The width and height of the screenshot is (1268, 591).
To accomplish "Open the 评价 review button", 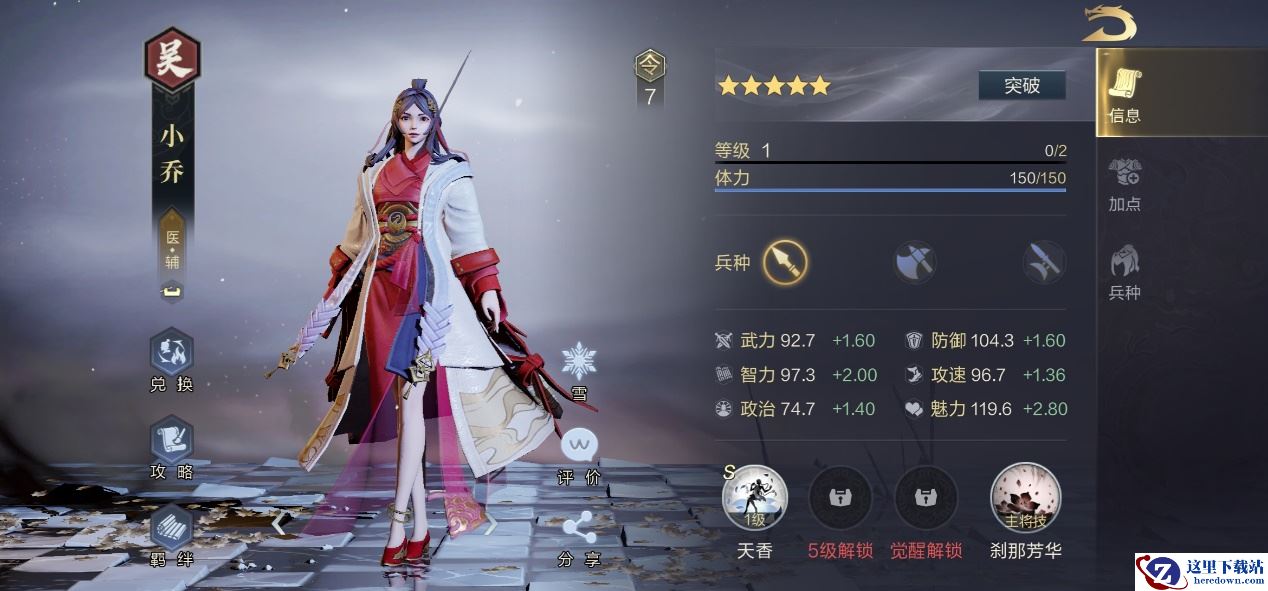I will tap(579, 453).
